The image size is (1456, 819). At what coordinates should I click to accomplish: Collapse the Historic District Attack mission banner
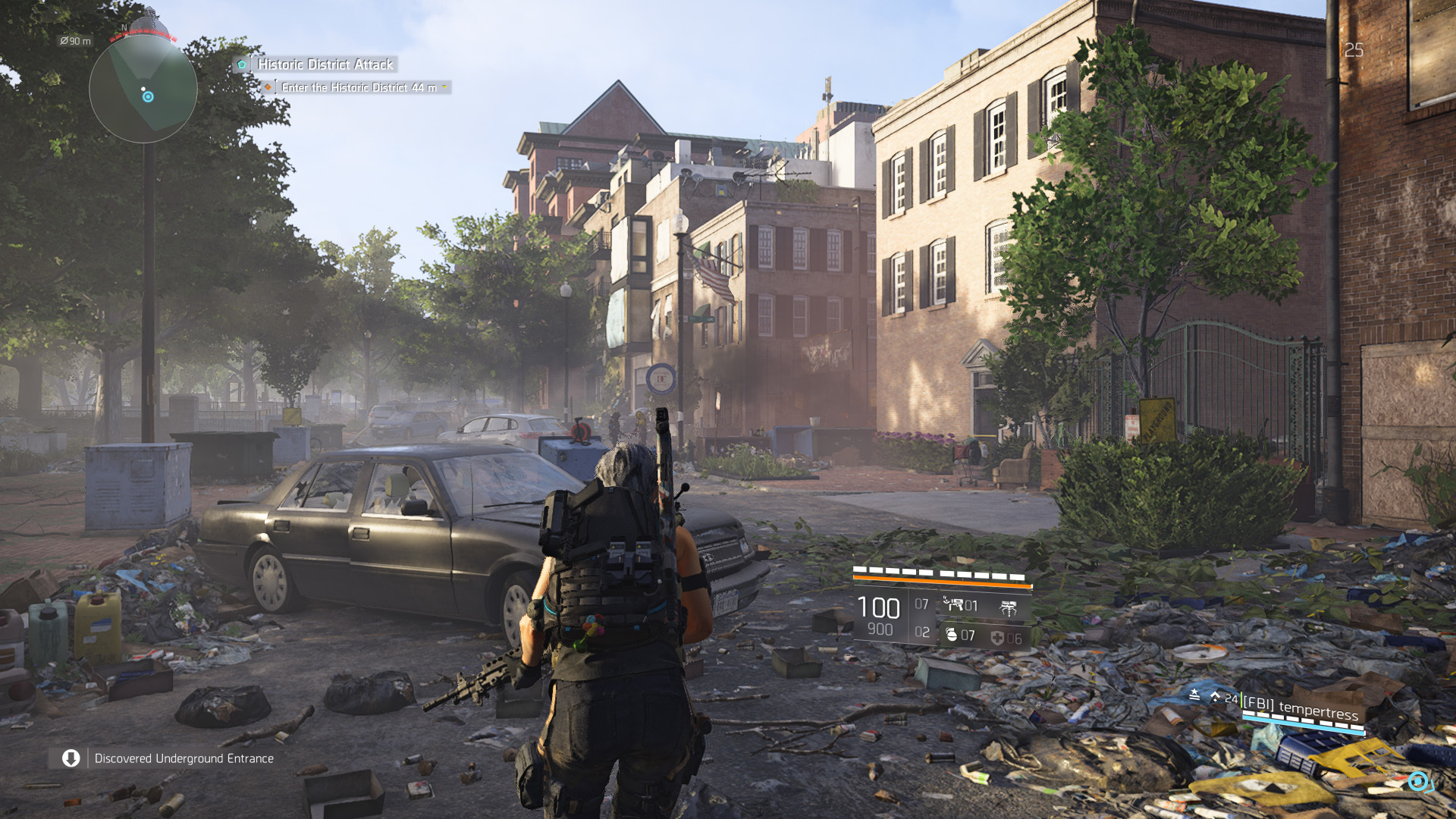pyautogui.click(x=324, y=65)
